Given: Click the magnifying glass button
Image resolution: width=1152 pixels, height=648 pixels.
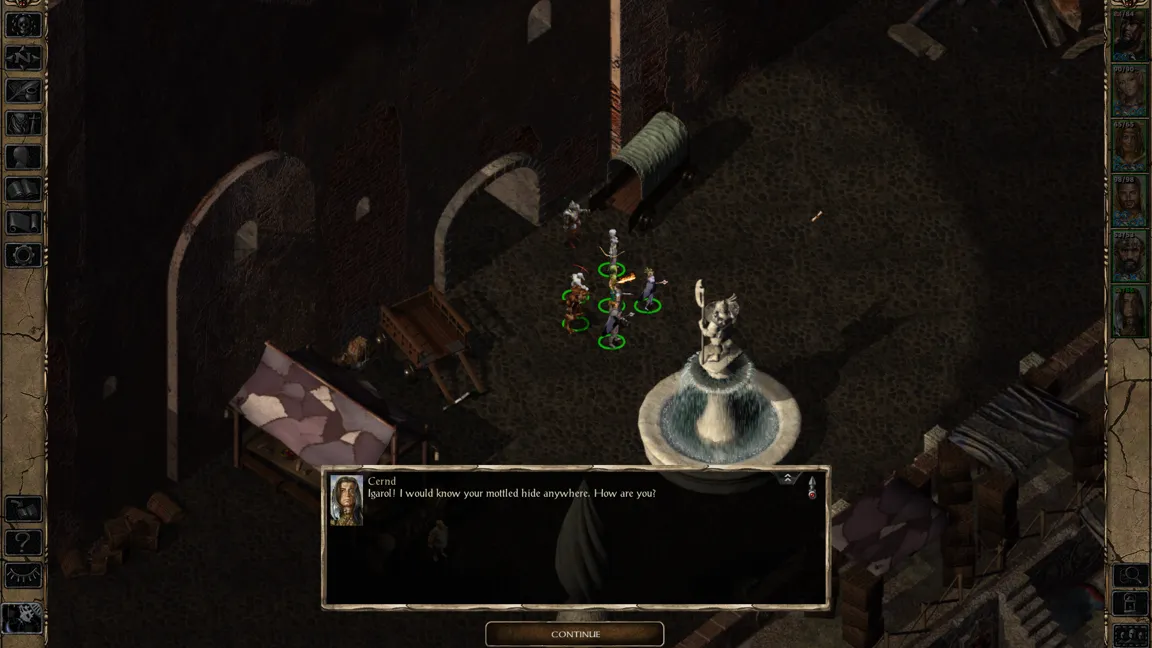Looking at the screenshot, I should coord(1131,575).
